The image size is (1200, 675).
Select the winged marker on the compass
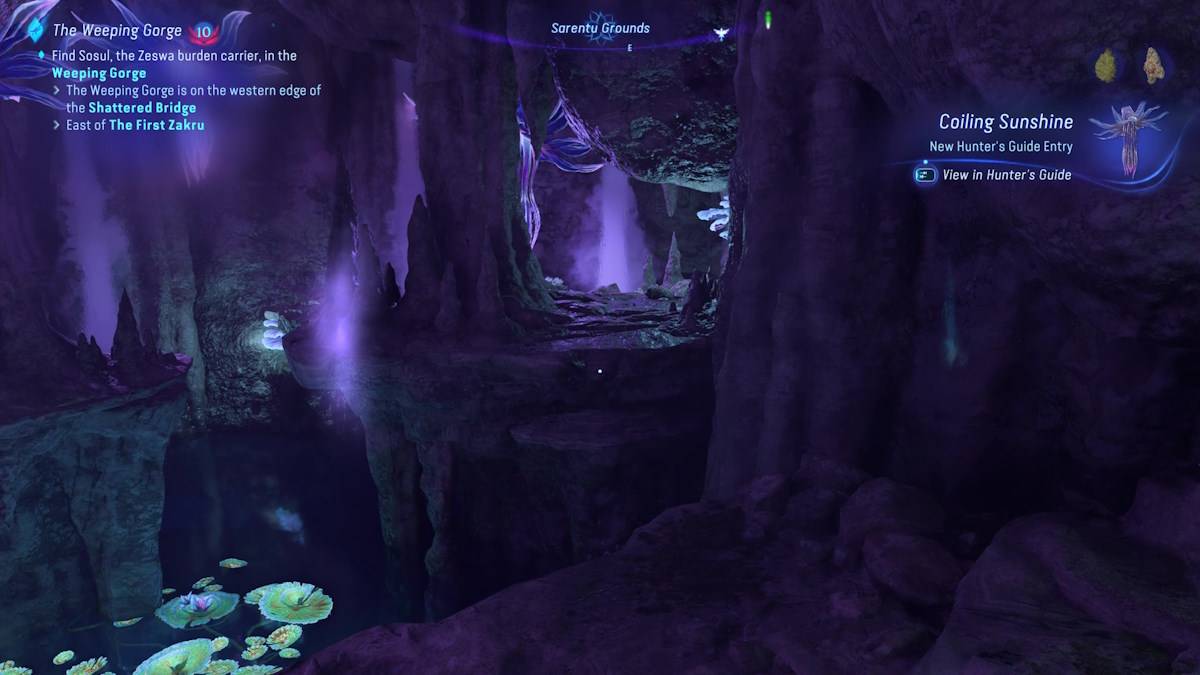720,33
